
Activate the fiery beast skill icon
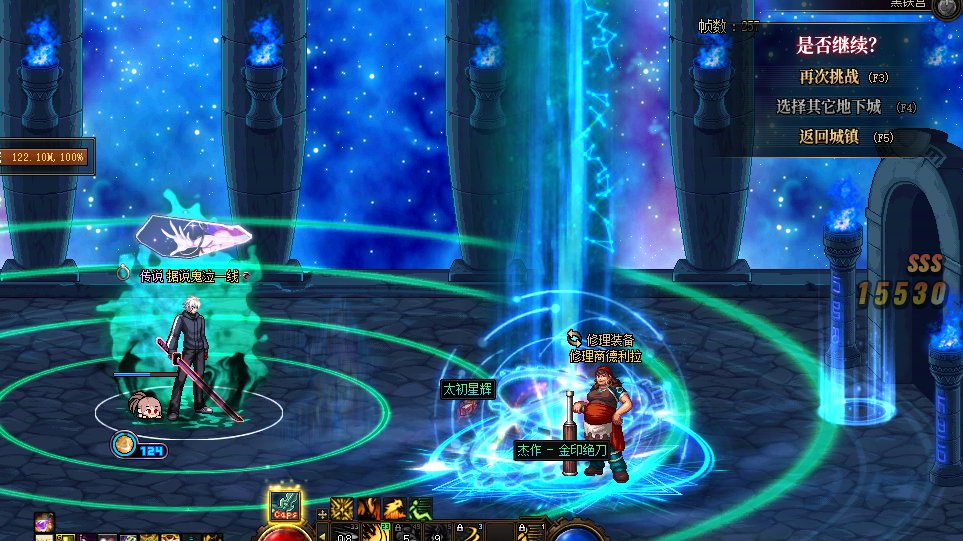pos(395,509)
